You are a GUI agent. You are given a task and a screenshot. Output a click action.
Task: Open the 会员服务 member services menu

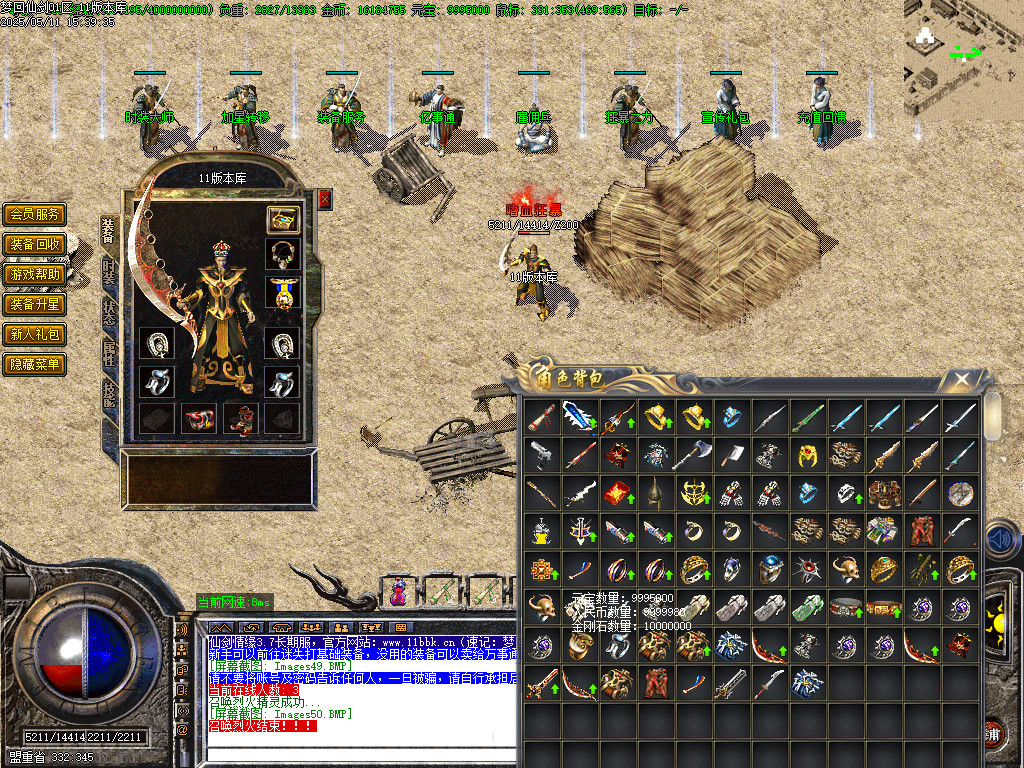pos(35,214)
